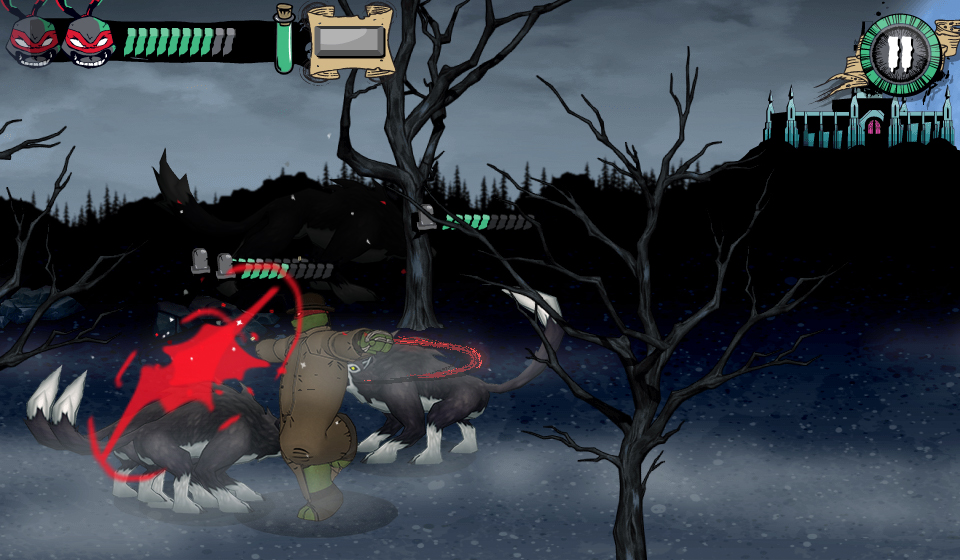Pause the game with the round button

coord(900,54)
